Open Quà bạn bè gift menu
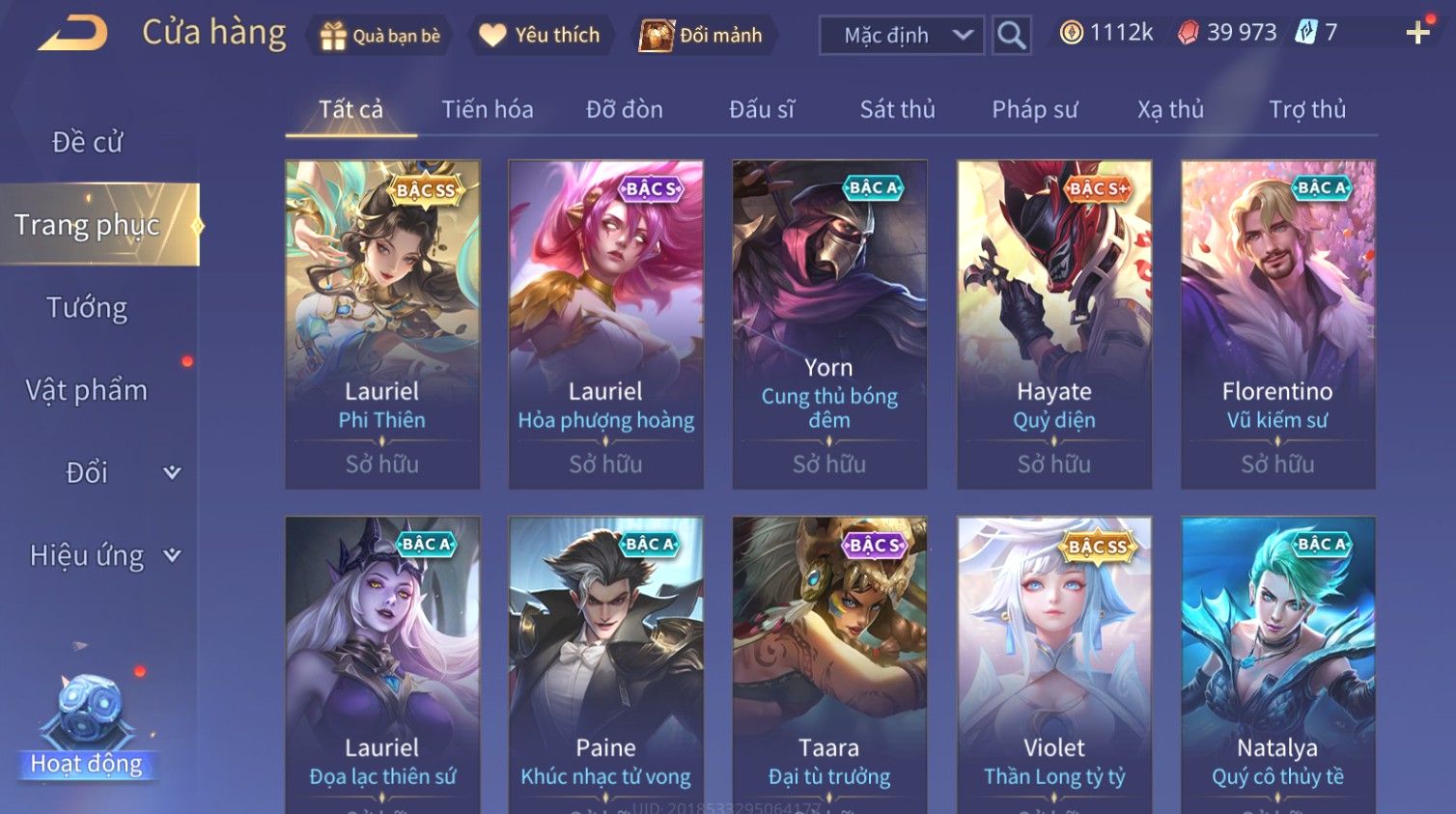 (379, 36)
